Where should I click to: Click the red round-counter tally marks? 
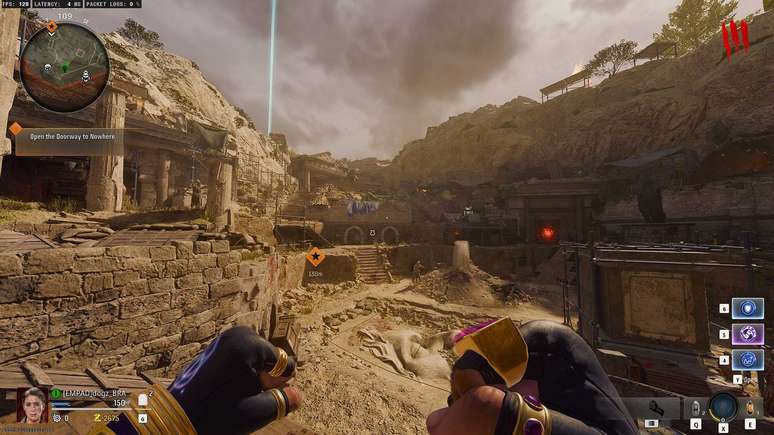click(x=735, y=39)
